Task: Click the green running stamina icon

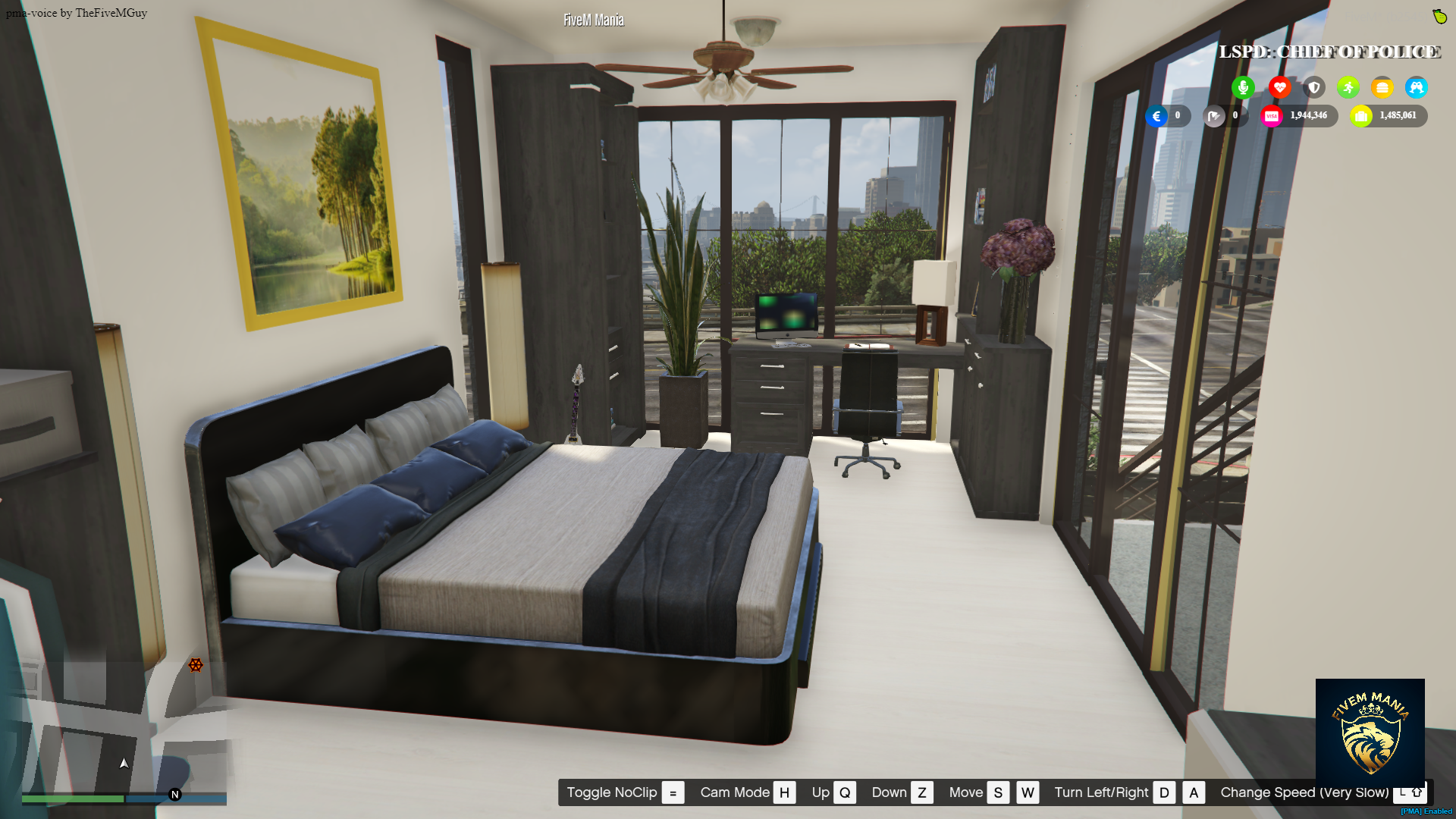Action: pos(1348,87)
